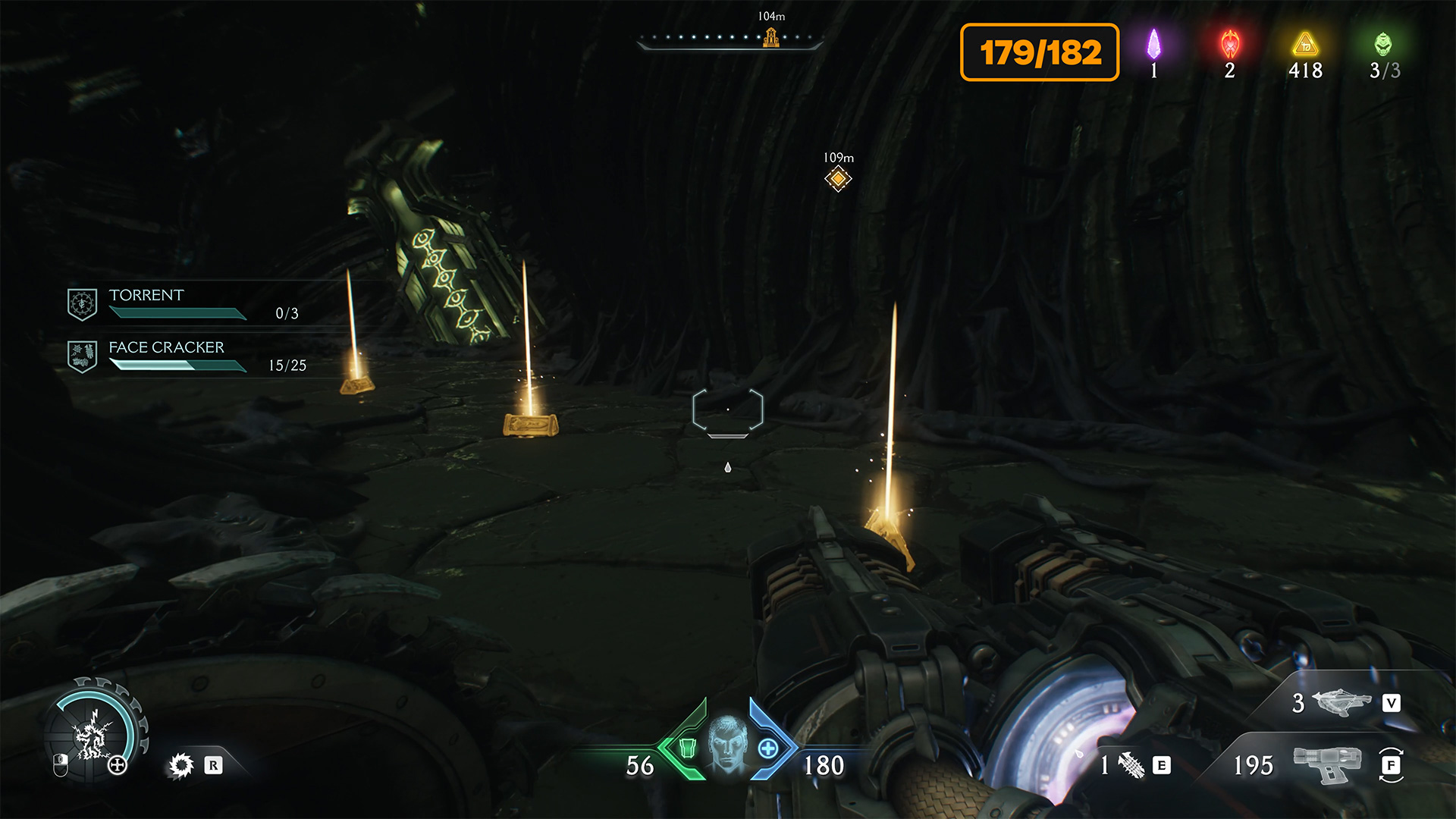Click the blue health cross icon
The width and height of the screenshot is (1456, 819).
[768, 748]
